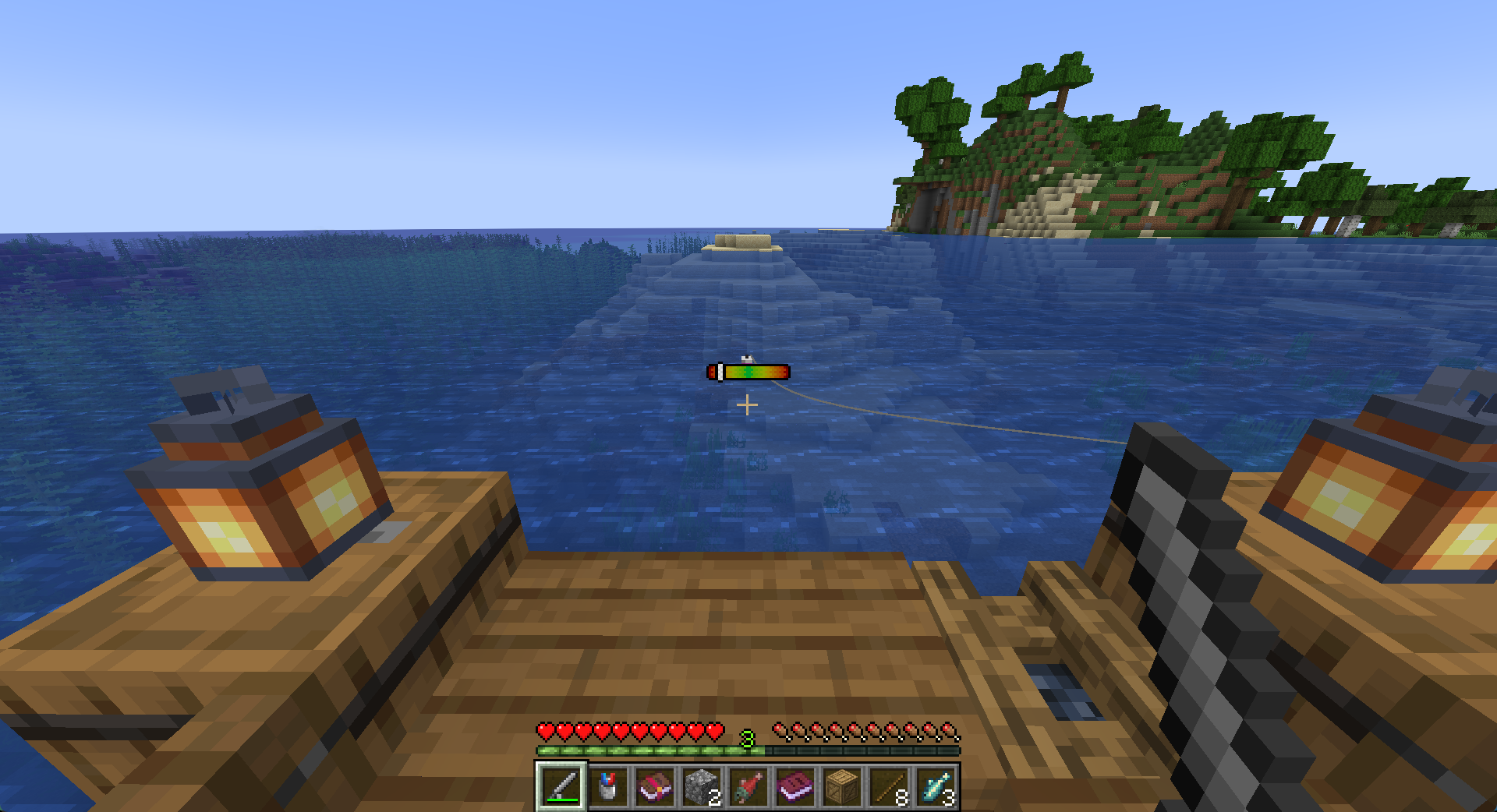Select the gray stone block stack
1497x812 pixels.
pos(702,786)
